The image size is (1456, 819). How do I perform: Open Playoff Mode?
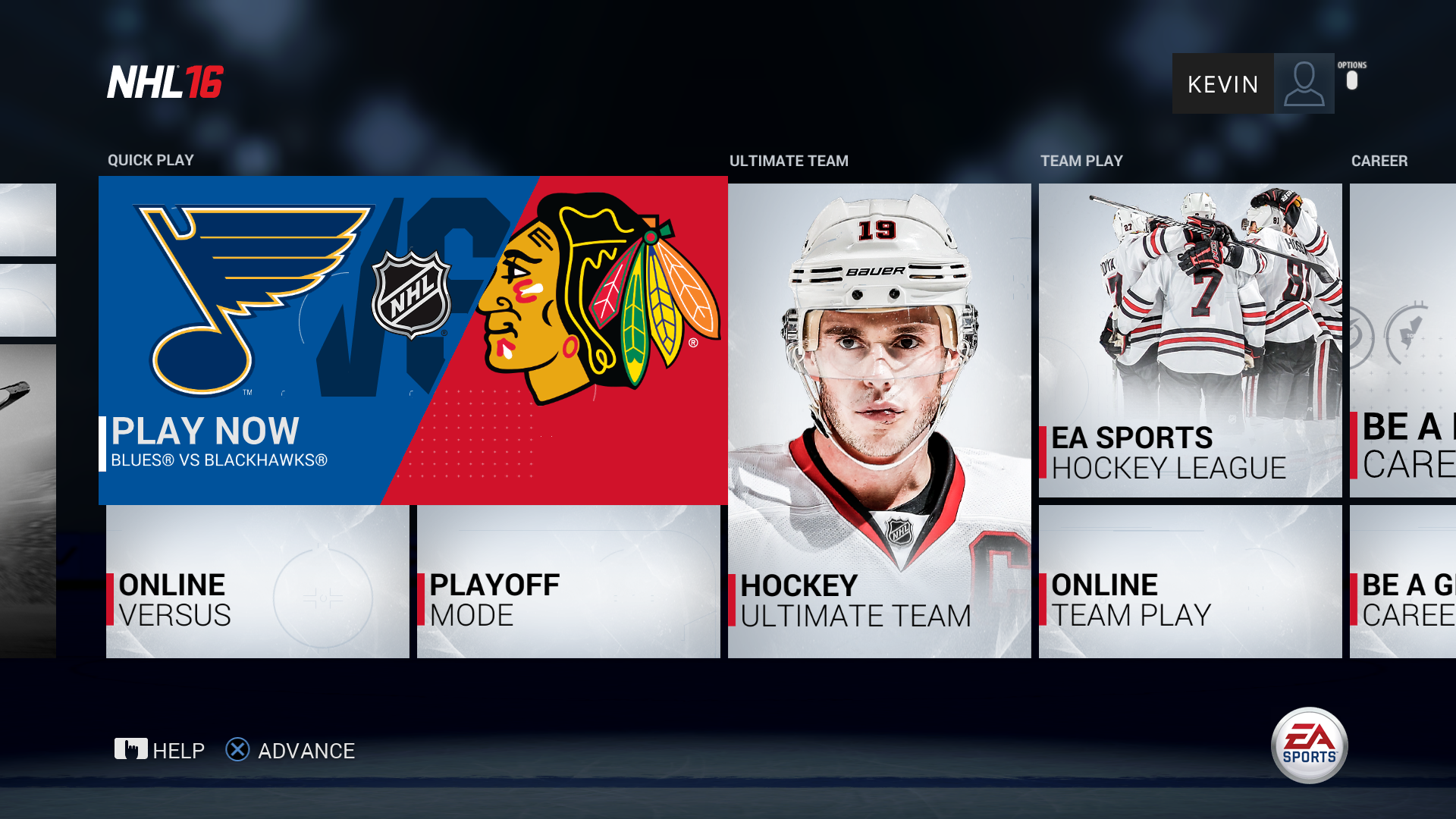pos(567,584)
